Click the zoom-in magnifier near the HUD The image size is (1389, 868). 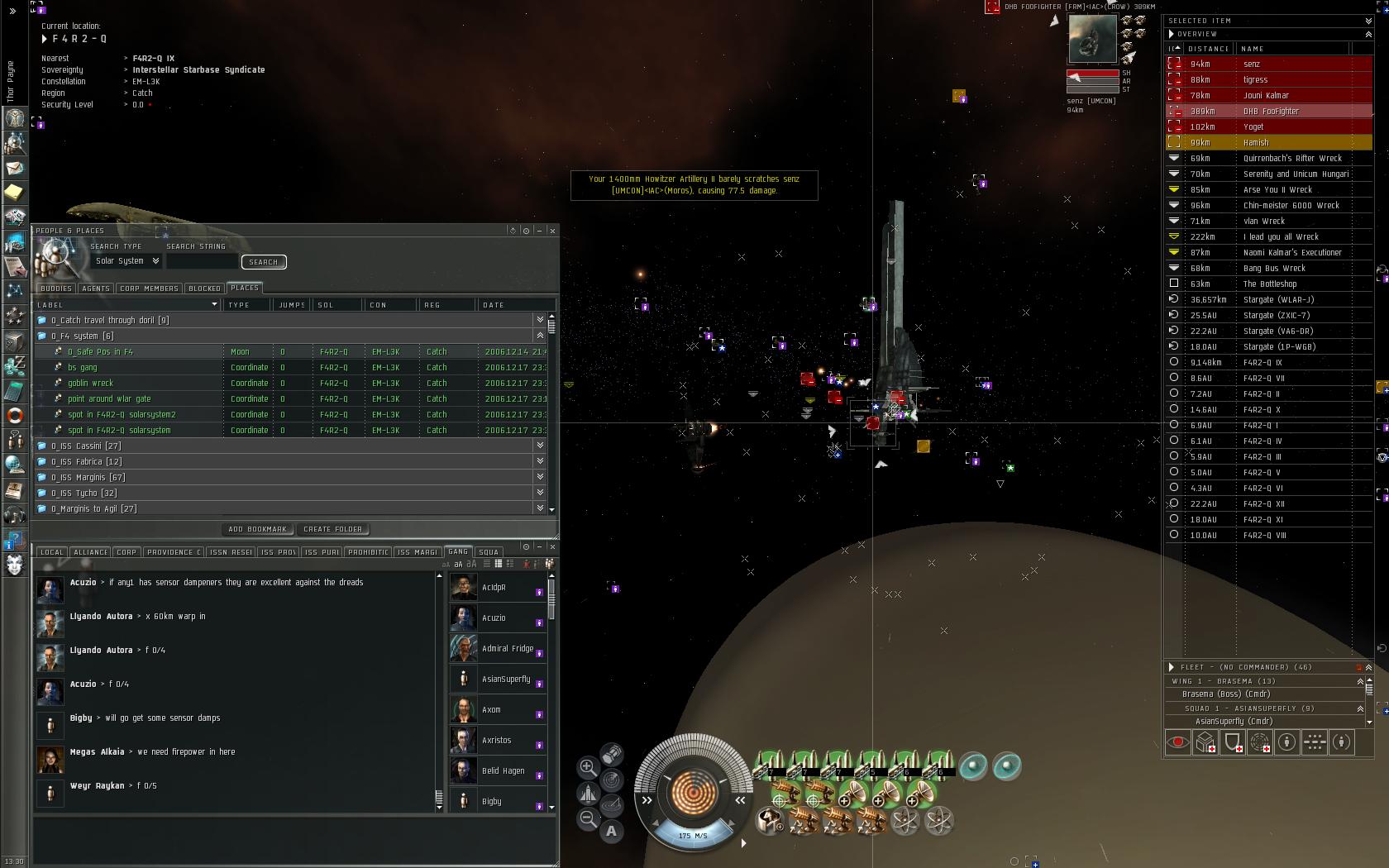click(588, 767)
